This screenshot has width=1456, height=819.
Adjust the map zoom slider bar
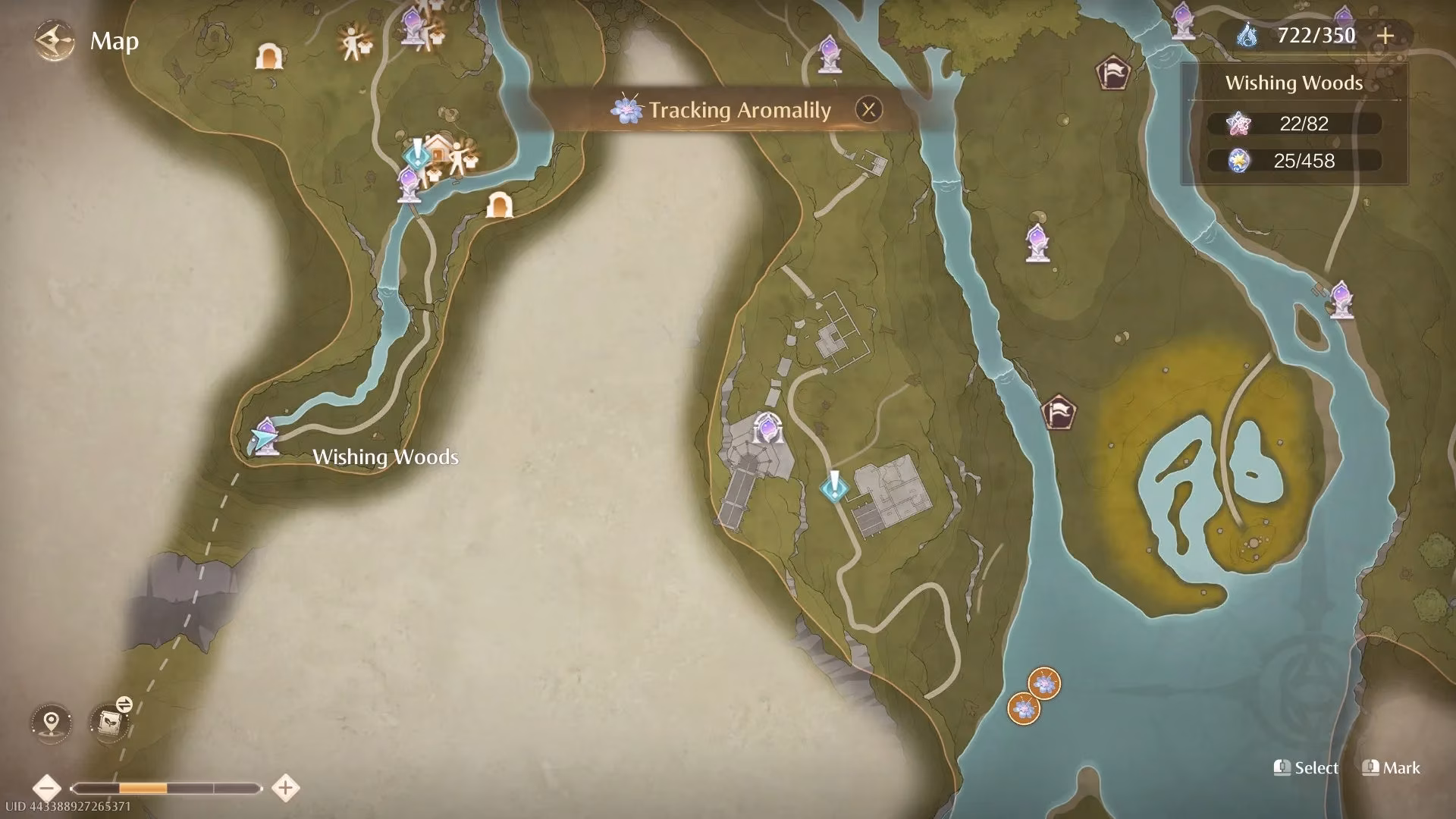(x=165, y=789)
